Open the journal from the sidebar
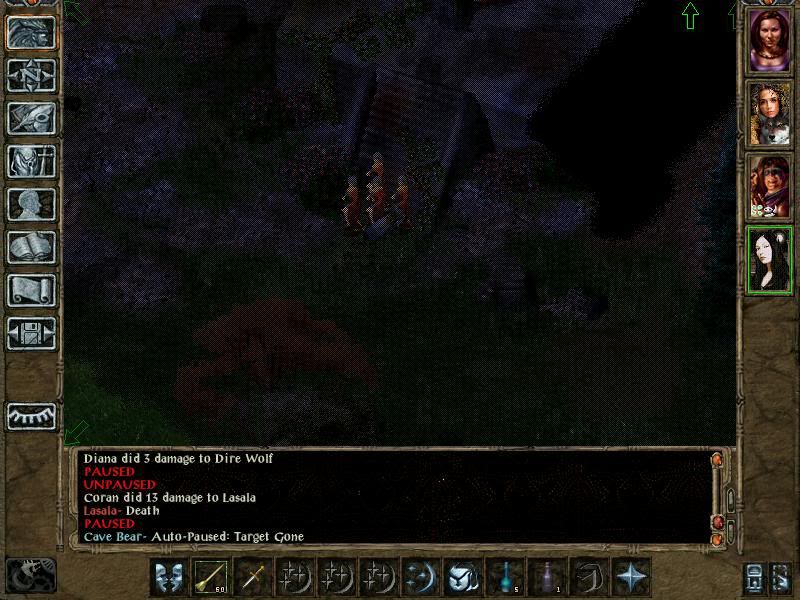The image size is (800, 600). pos(31,118)
